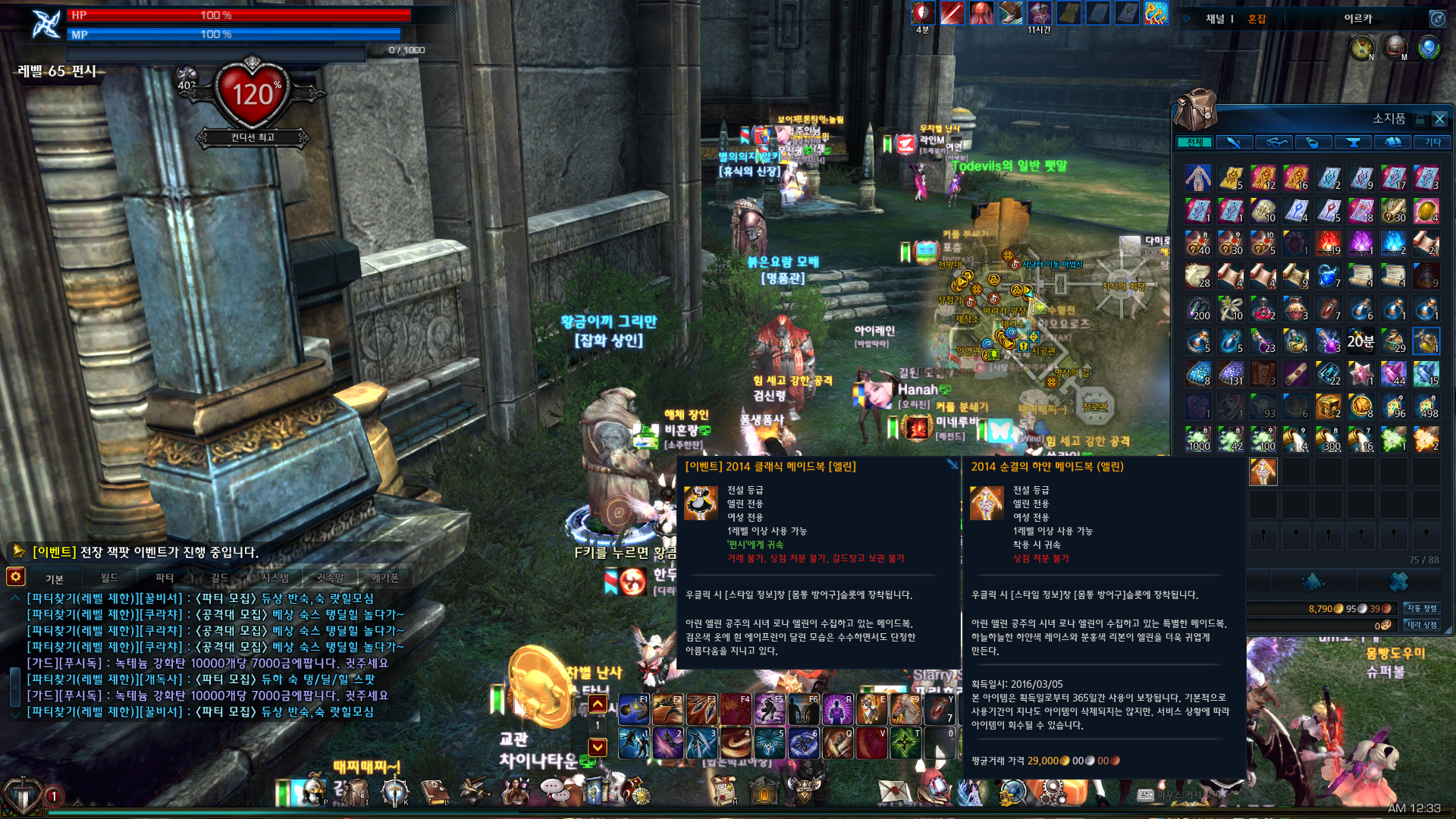
Task: Select the red campfire item slot
Action: coord(1328,243)
